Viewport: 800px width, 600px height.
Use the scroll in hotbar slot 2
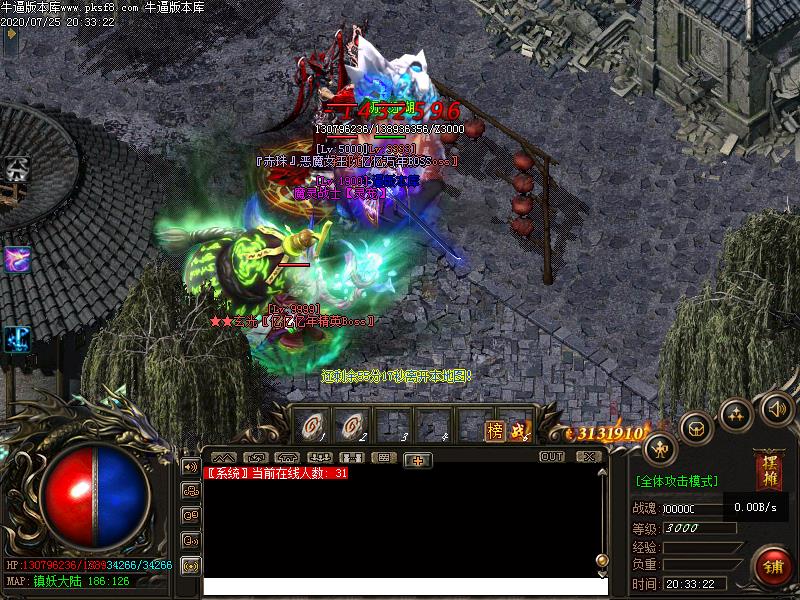pyautogui.click(x=351, y=427)
